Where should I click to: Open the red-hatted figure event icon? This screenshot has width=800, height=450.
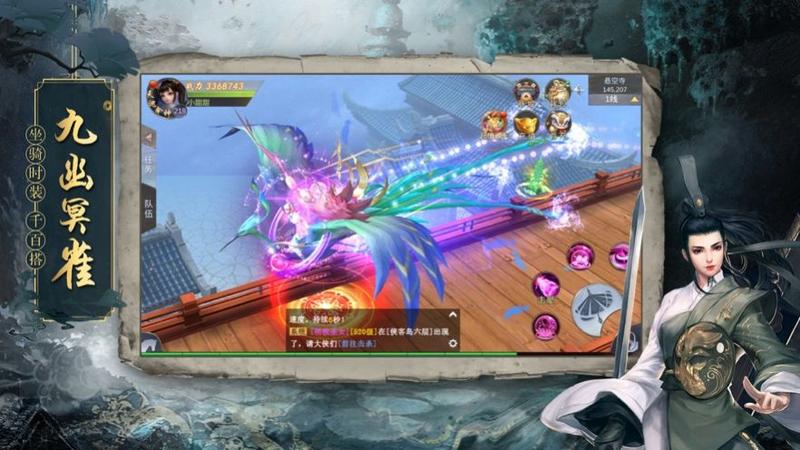click(526, 91)
